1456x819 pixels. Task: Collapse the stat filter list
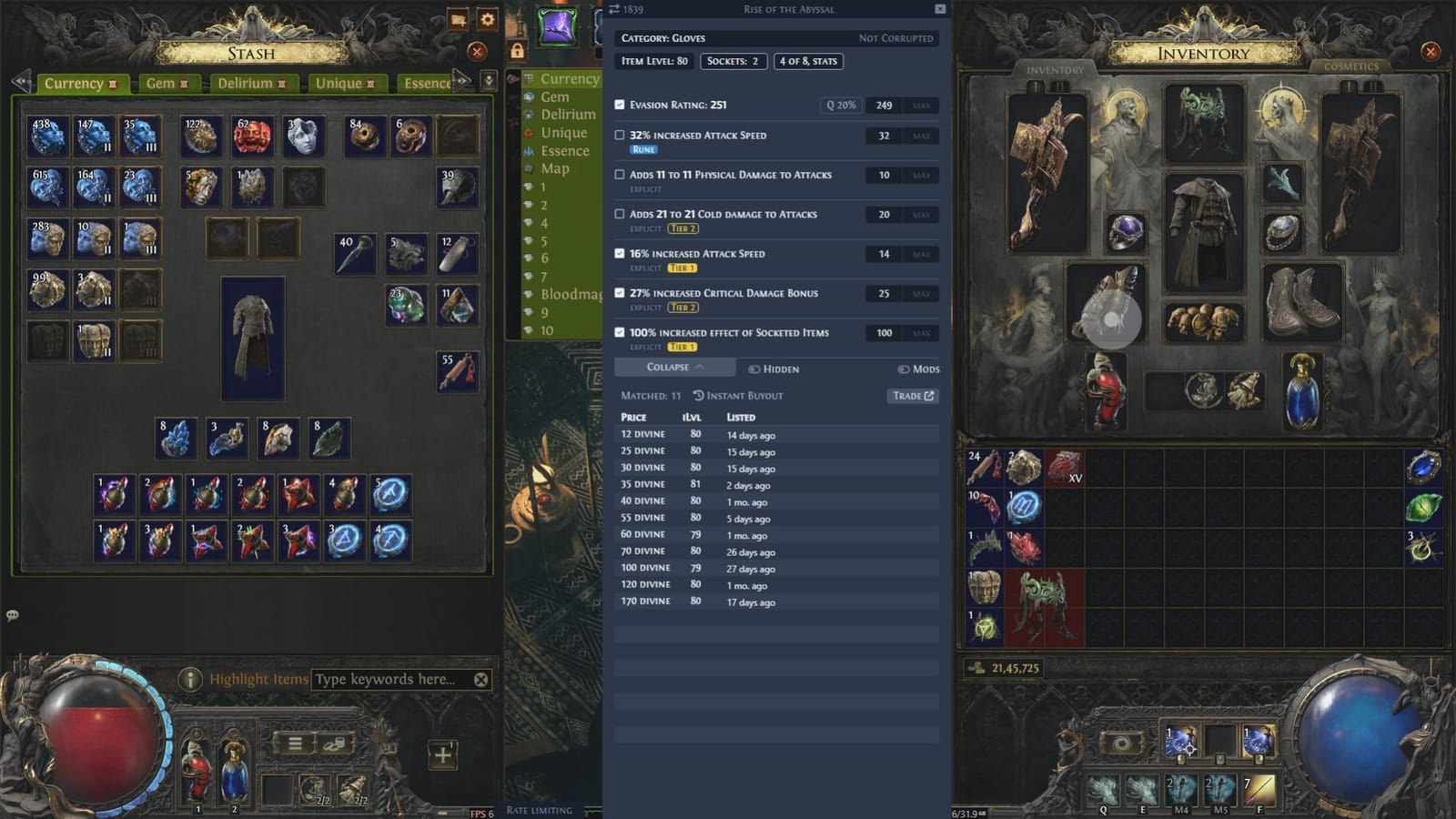coord(673,367)
